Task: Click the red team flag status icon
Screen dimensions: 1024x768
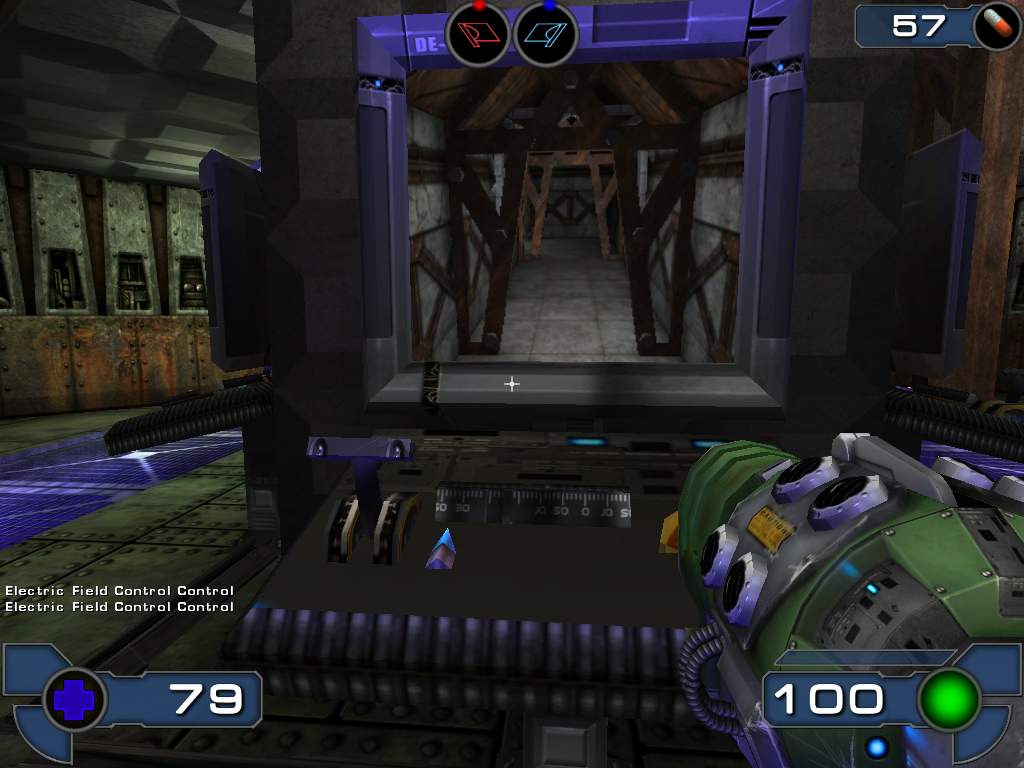Action: click(478, 33)
